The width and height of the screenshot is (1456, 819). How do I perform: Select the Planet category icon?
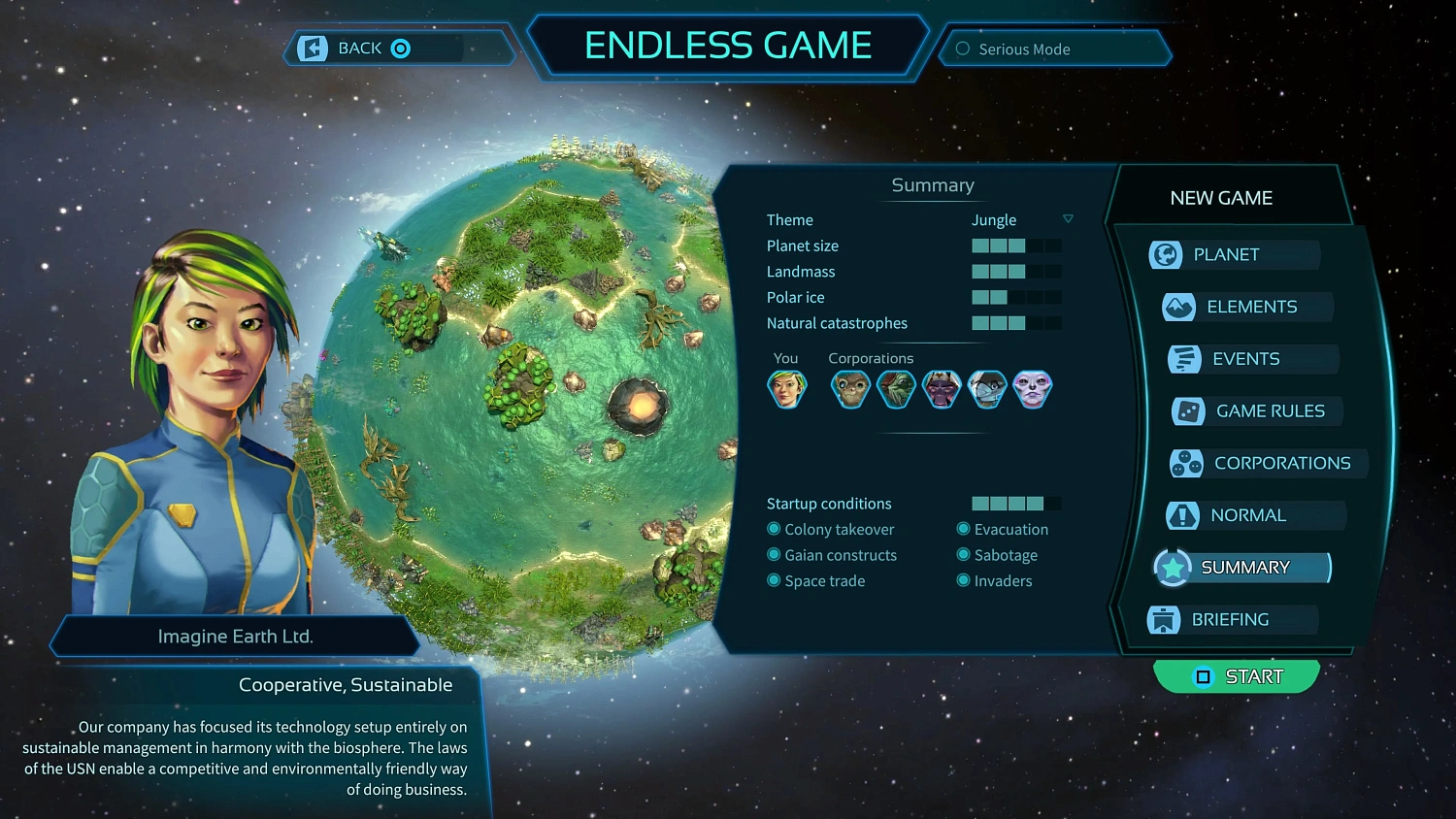1165,254
